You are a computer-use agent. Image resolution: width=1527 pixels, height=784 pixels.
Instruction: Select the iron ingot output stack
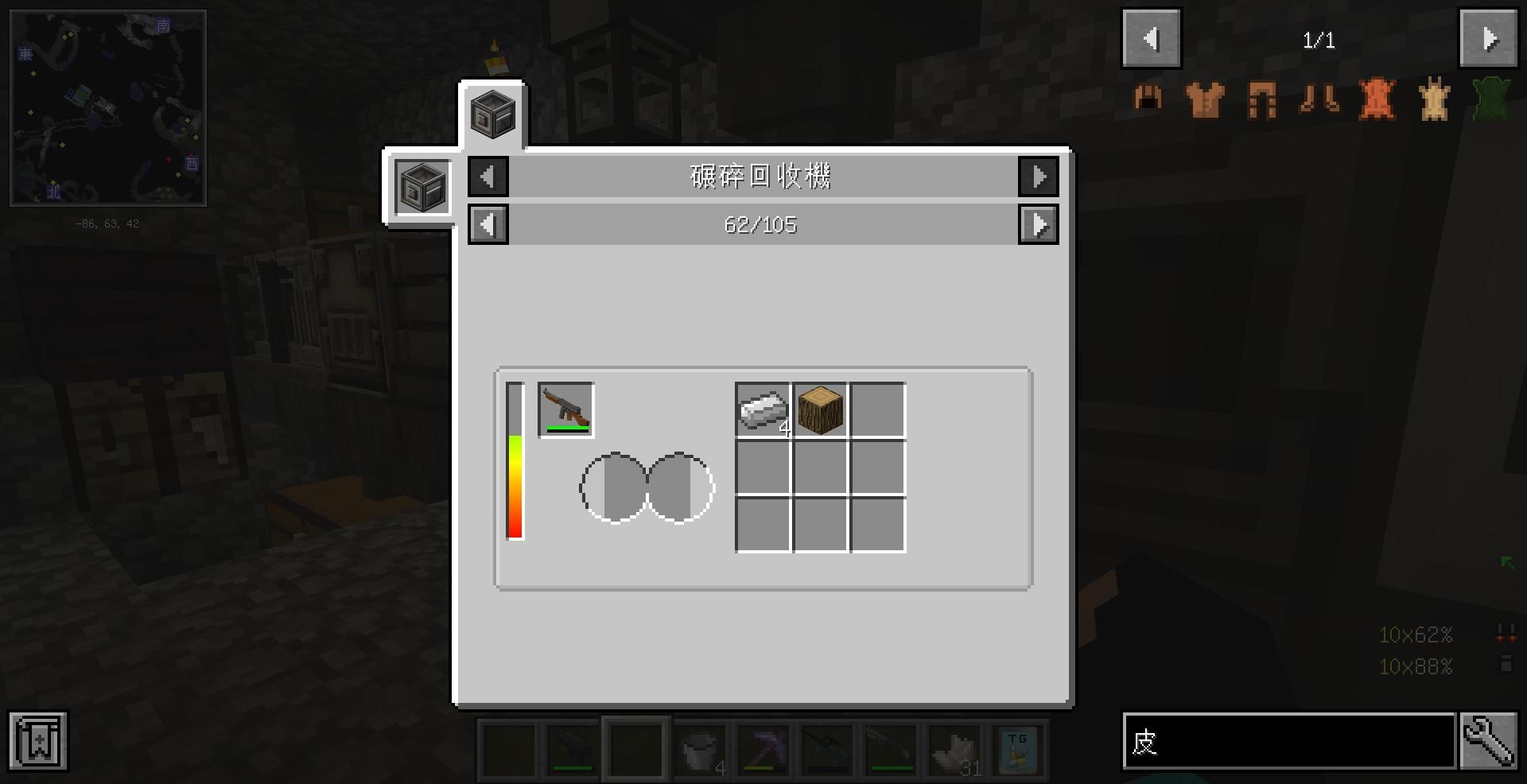click(762, 409)
